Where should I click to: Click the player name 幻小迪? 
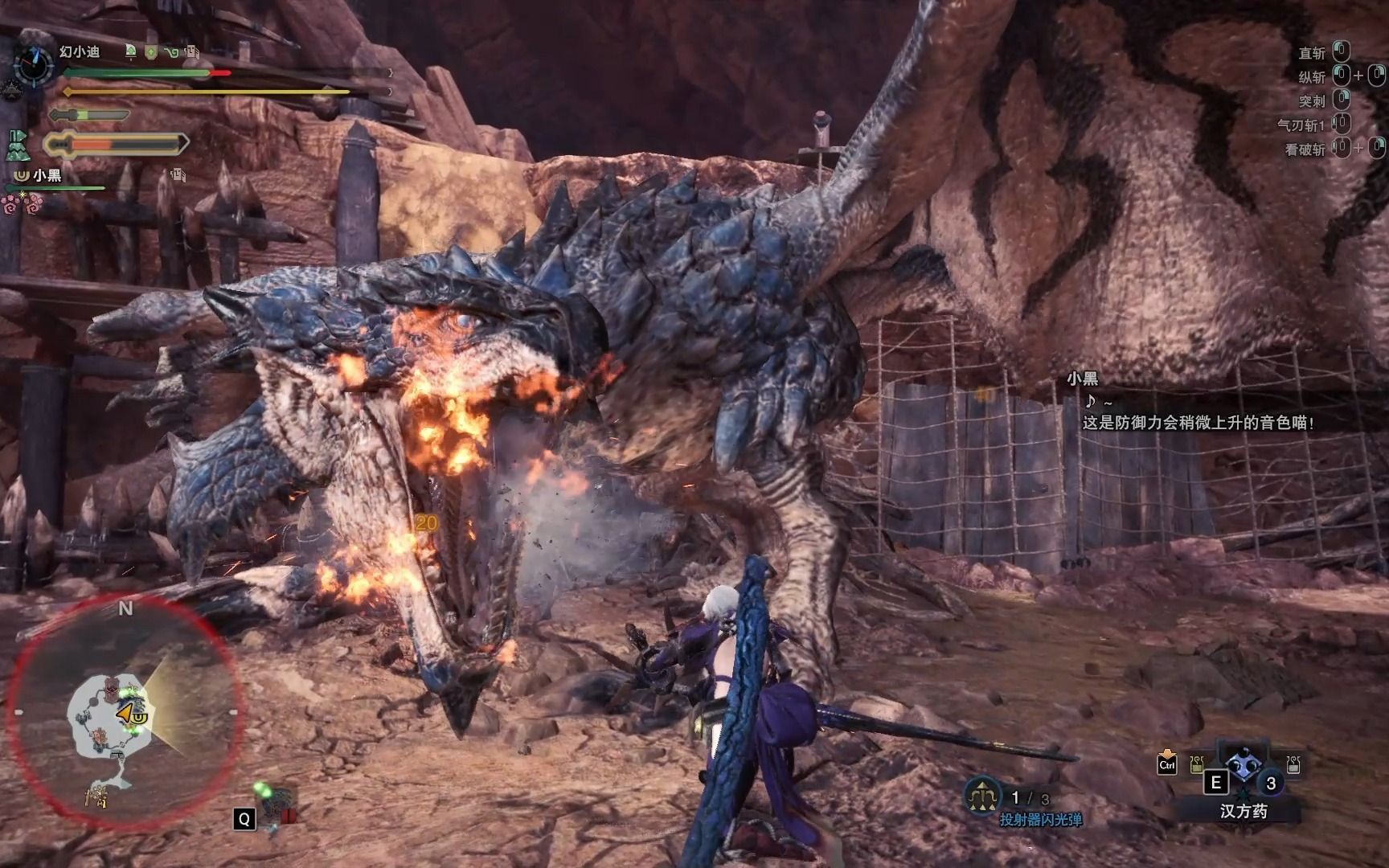tap(79, 51)
